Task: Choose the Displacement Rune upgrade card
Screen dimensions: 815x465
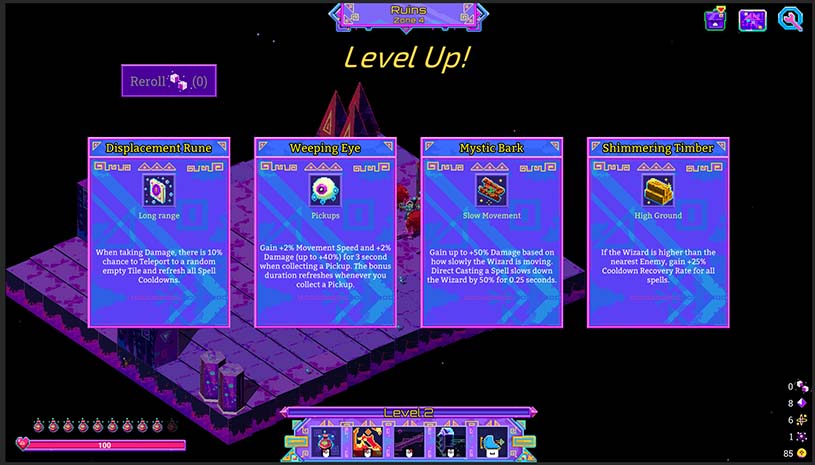Action: (159, 232)
